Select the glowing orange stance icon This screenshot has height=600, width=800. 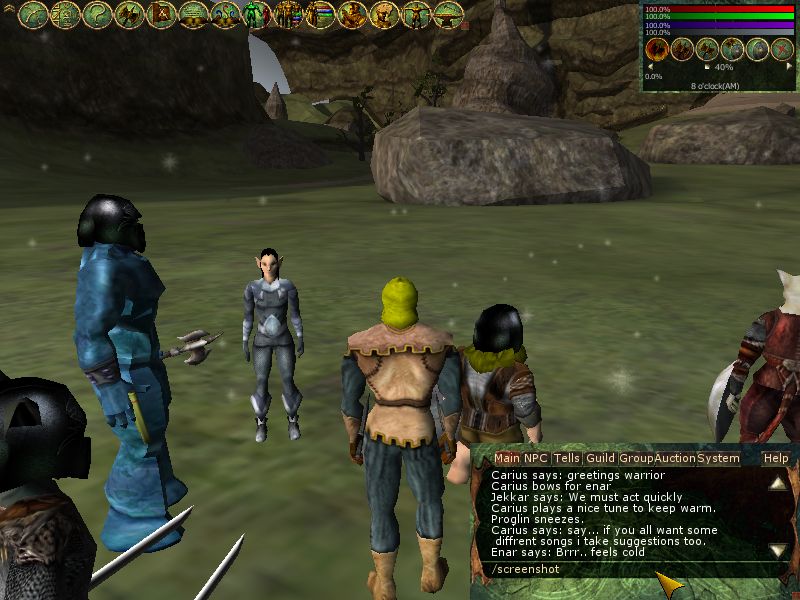(x=657, y=49)
